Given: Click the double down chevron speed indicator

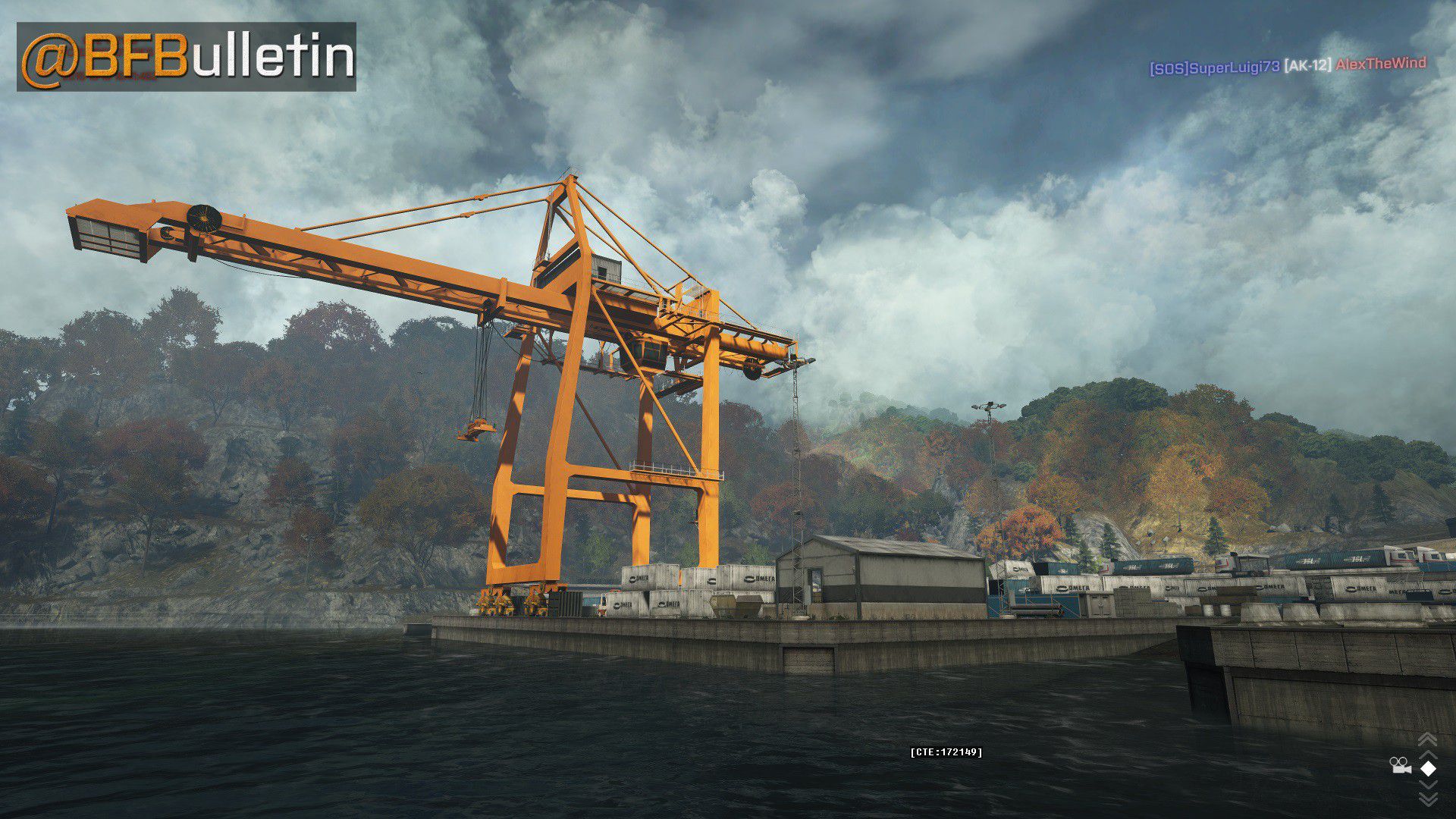Looking at the screenshot, I should (x=1427, y=796).
